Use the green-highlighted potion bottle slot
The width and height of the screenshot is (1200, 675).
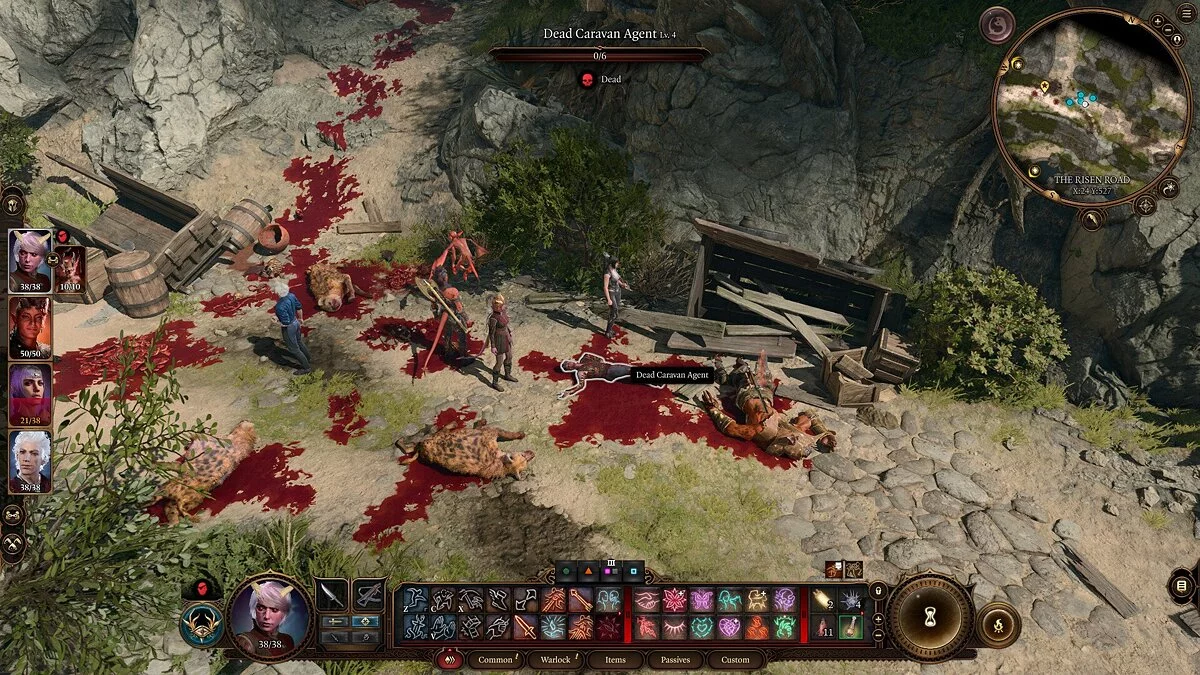[850, 627]
